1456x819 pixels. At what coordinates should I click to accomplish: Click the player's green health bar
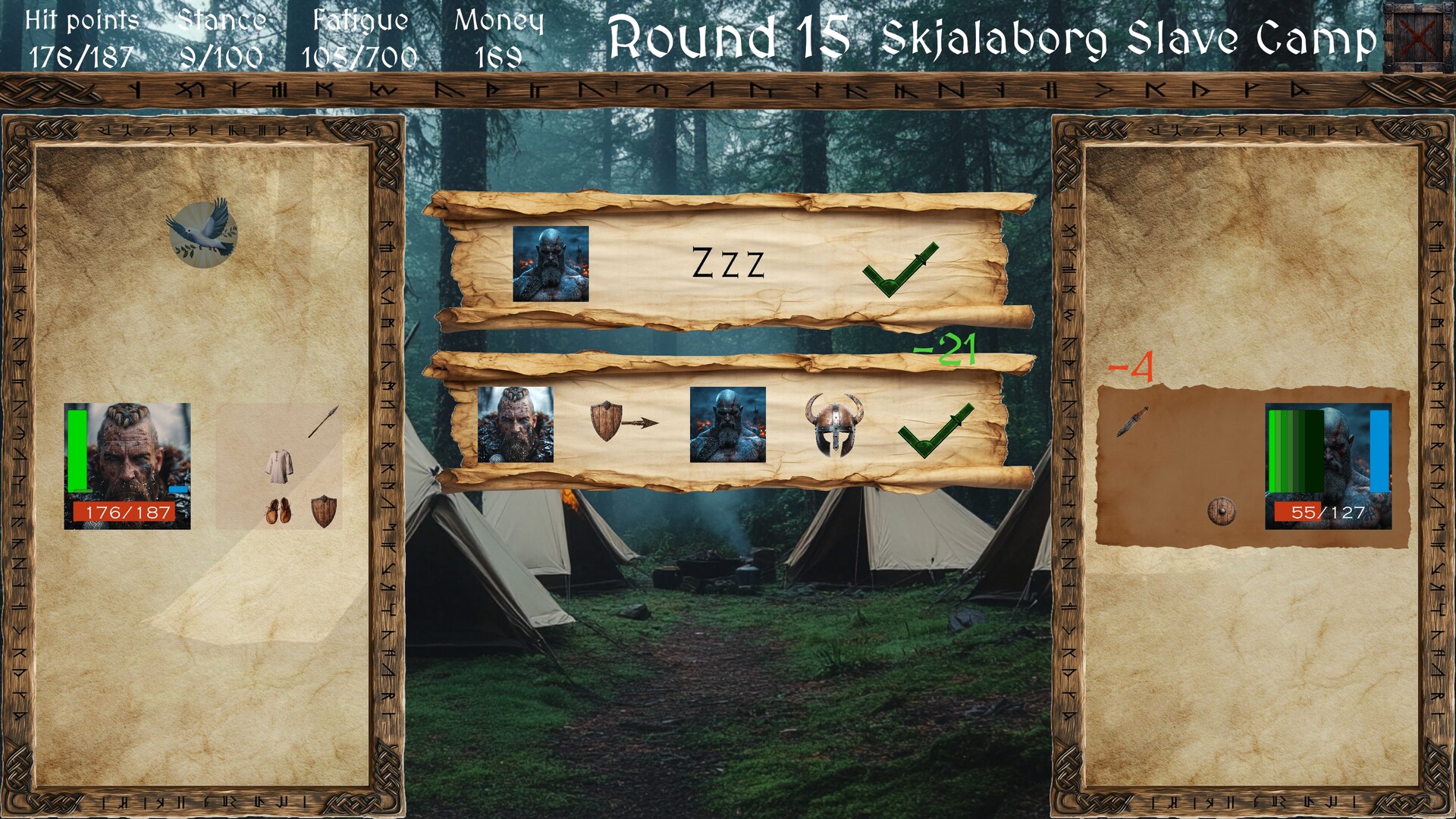tap(77, 451)
